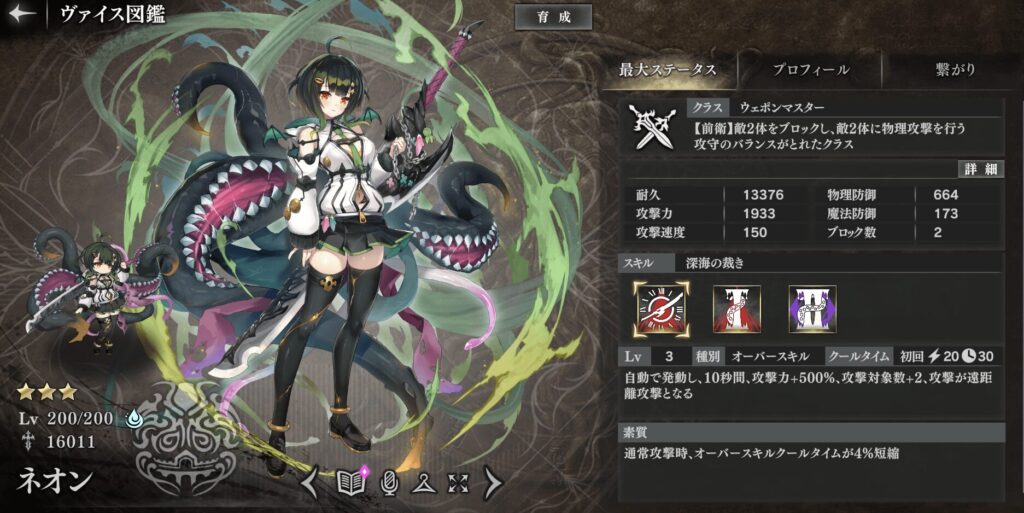Select the clock-face over skill icon
The image size is (1024, 513).
(x=659, y=308)
